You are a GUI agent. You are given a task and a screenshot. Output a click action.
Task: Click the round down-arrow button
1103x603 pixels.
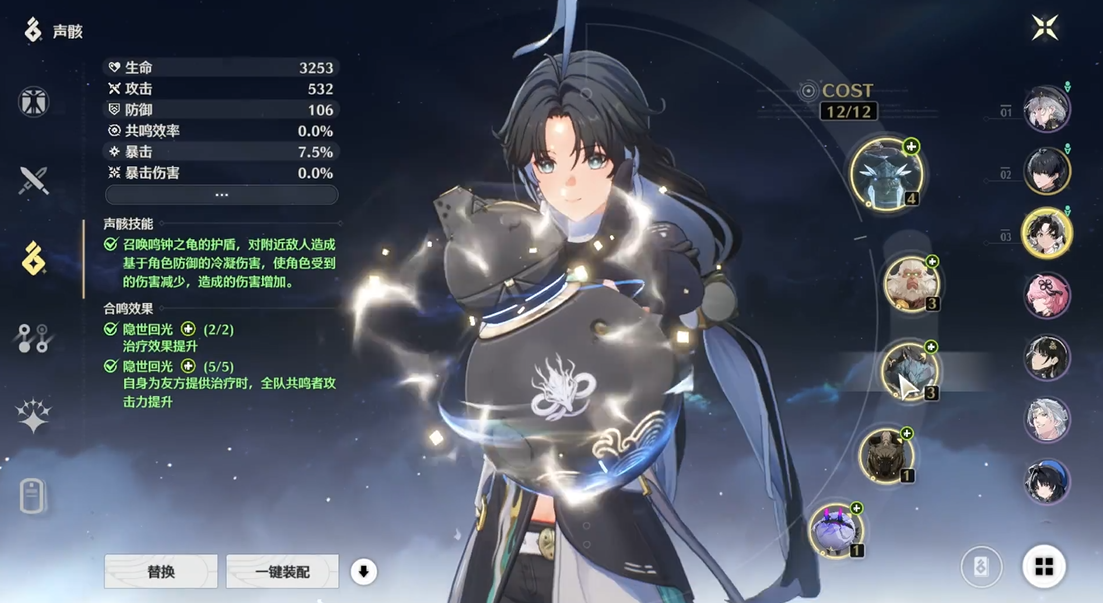coord(363,572)
